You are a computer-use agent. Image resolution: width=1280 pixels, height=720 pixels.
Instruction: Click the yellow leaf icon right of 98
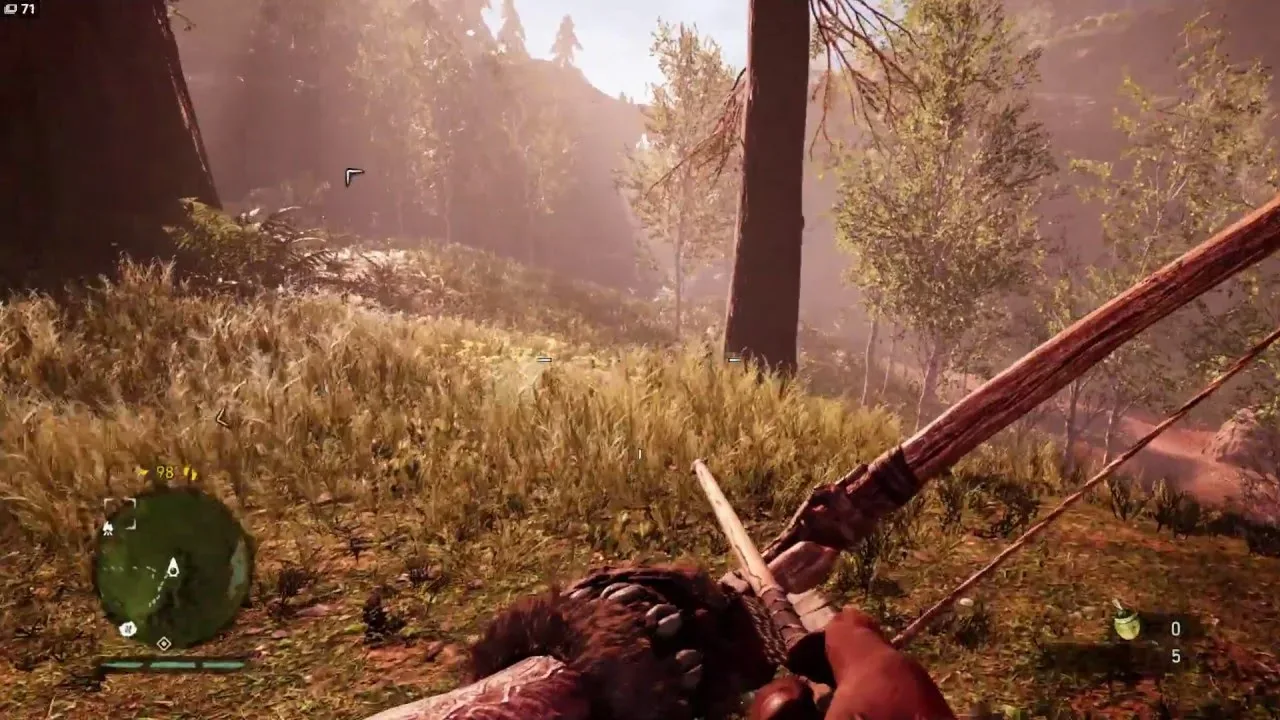coord(192,472)
